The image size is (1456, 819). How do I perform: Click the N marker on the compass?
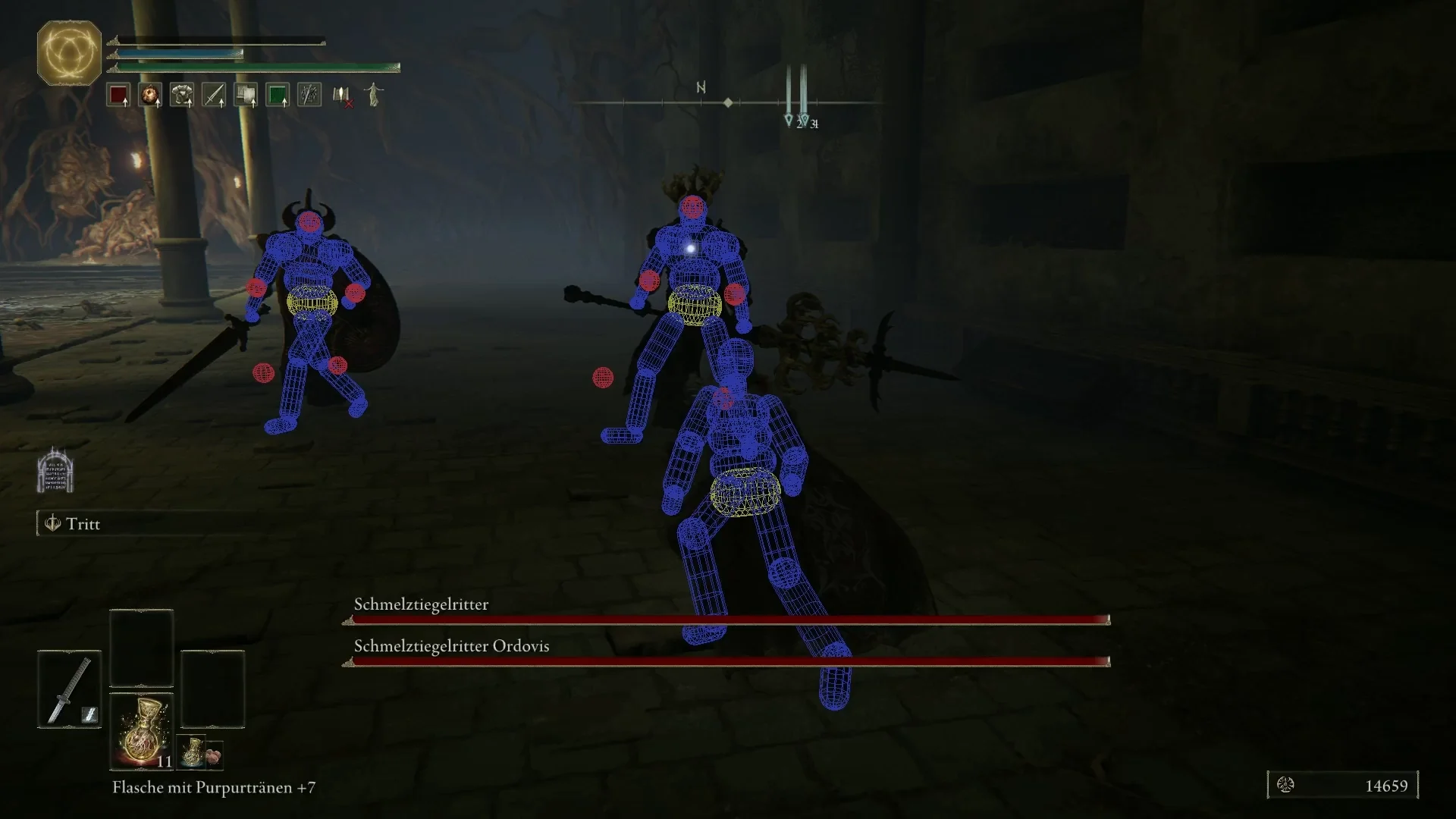tap(700, 86)
